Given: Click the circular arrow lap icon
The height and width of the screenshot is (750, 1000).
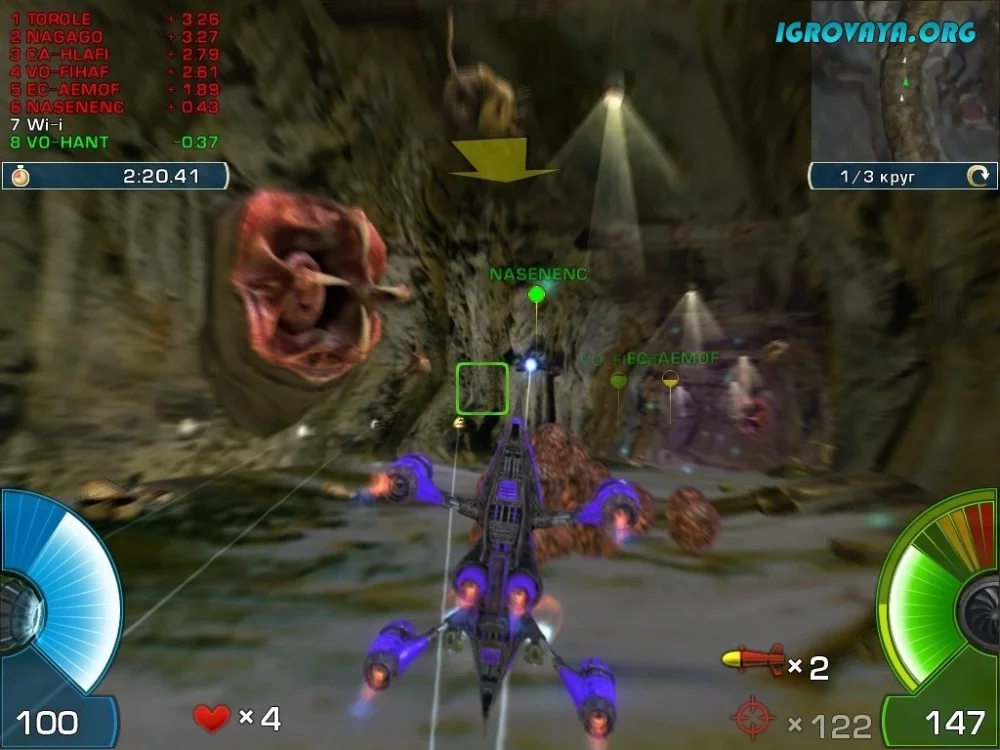Looking at the screenshot, I should click(977, 177).
